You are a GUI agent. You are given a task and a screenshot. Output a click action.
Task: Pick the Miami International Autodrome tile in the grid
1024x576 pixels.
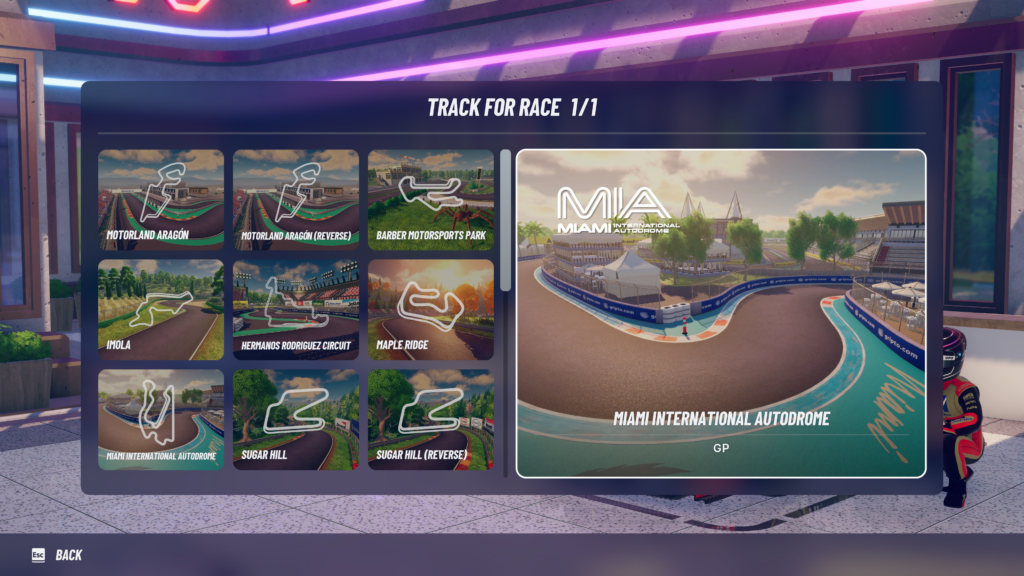click(x=161, y=420)
